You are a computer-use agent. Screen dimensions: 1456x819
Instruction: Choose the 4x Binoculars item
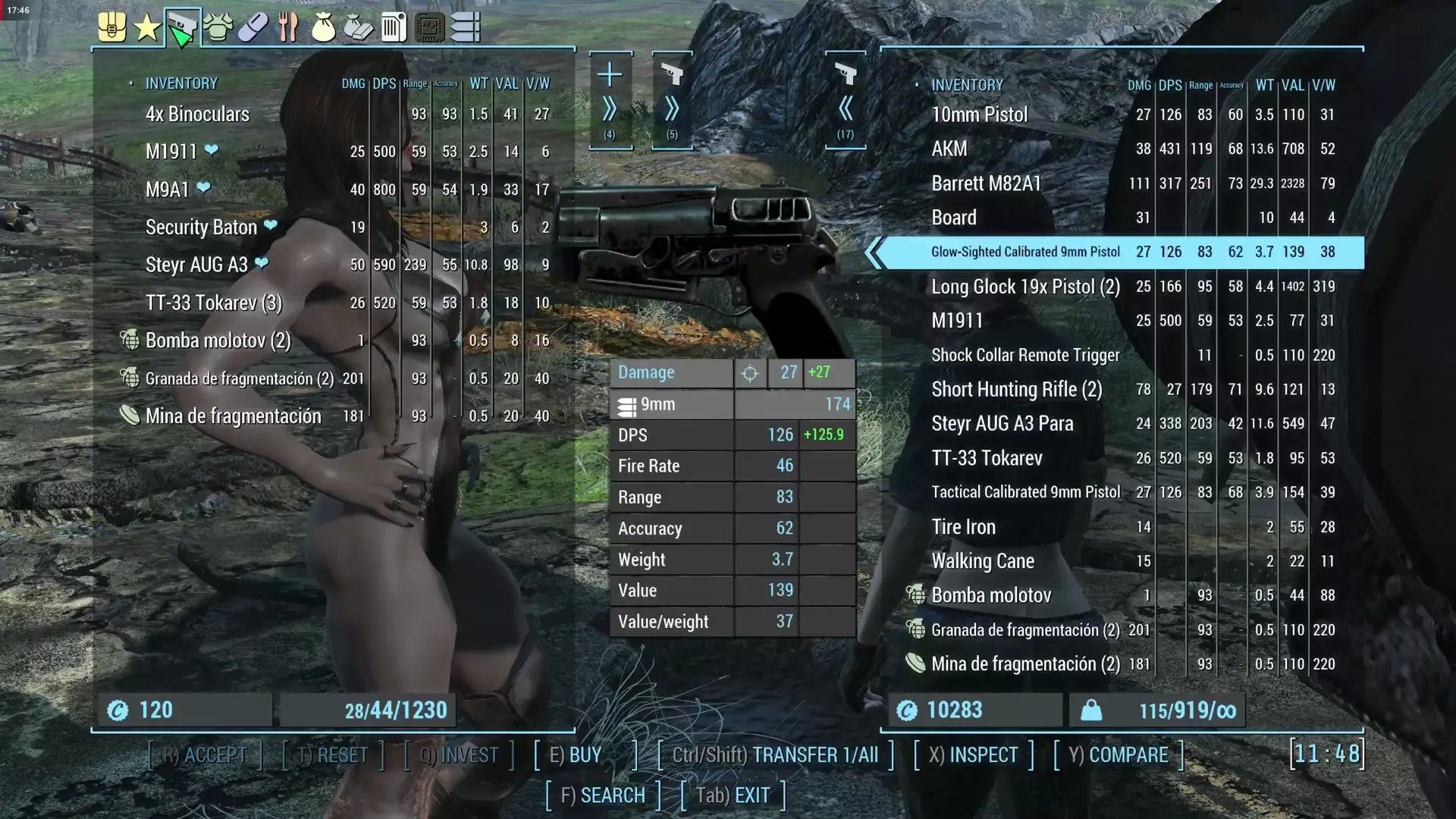[x=197, y=115]
